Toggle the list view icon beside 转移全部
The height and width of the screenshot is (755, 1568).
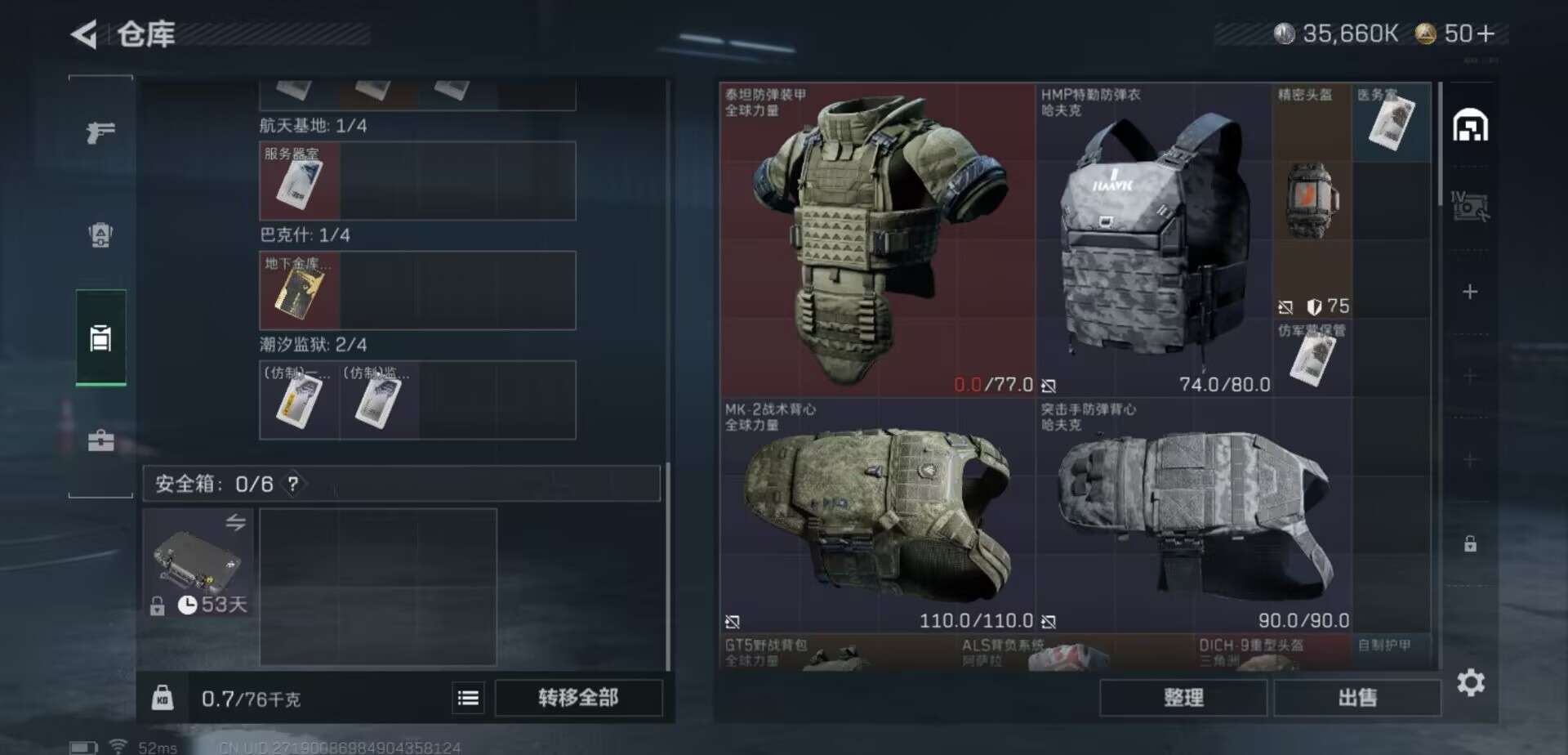[x=468, y=698]
